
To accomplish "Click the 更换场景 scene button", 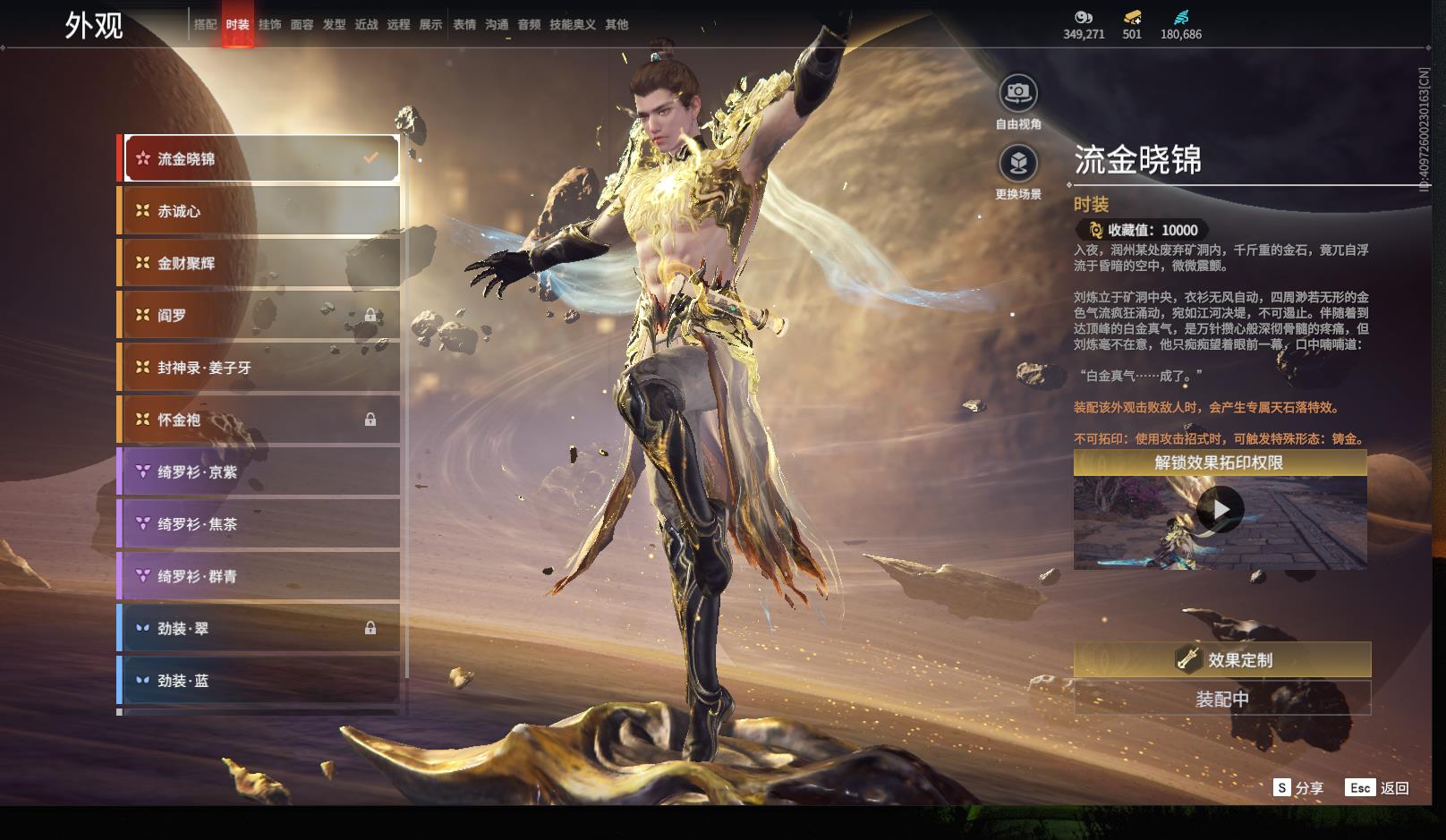I will (1018, 164).
